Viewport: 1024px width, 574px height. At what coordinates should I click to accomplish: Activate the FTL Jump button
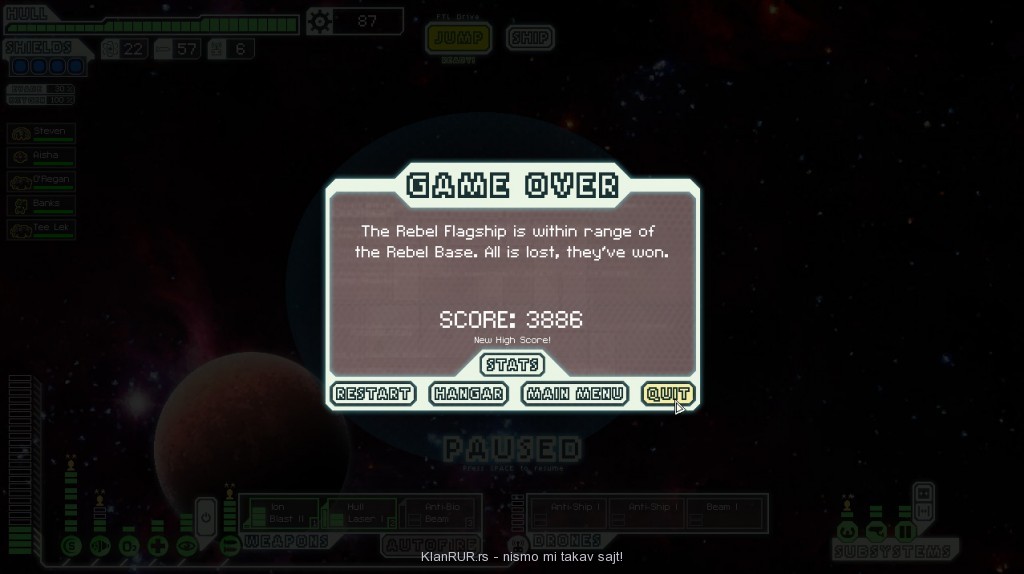(457, 38)
